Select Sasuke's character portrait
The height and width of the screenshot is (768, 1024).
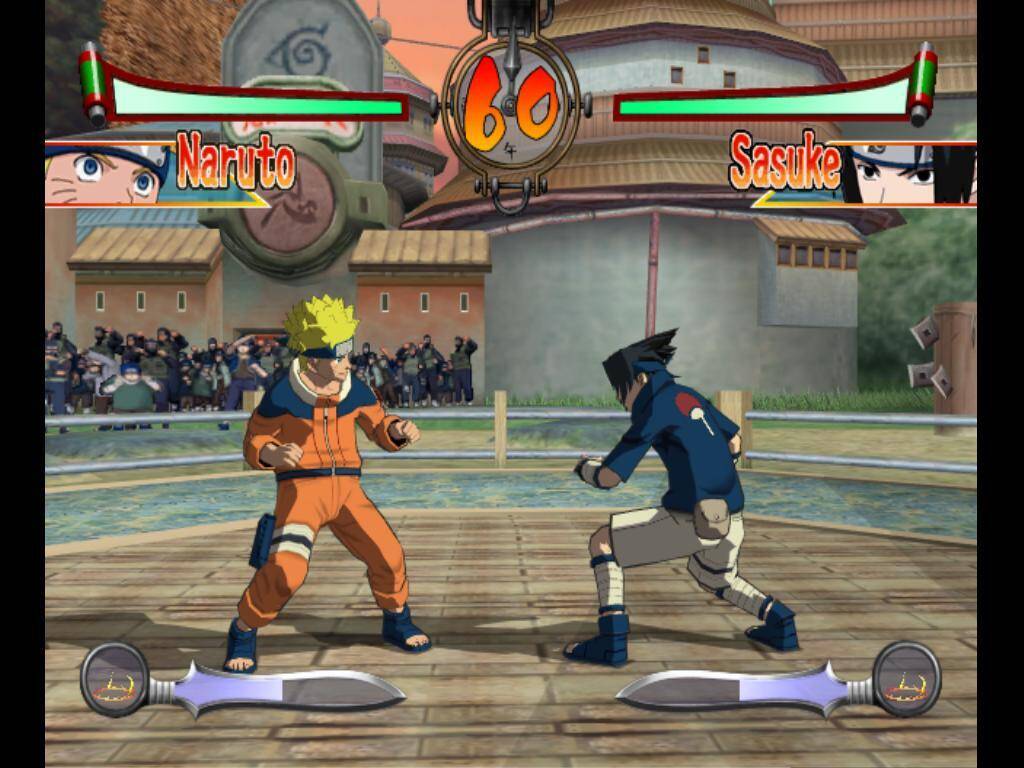908,174
